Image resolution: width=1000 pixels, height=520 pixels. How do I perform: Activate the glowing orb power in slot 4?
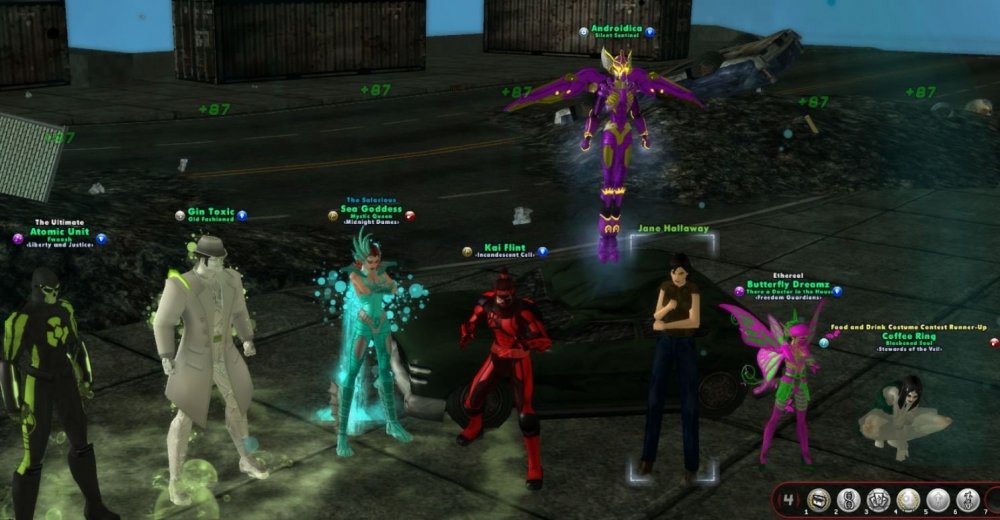(x=909, y=499)
